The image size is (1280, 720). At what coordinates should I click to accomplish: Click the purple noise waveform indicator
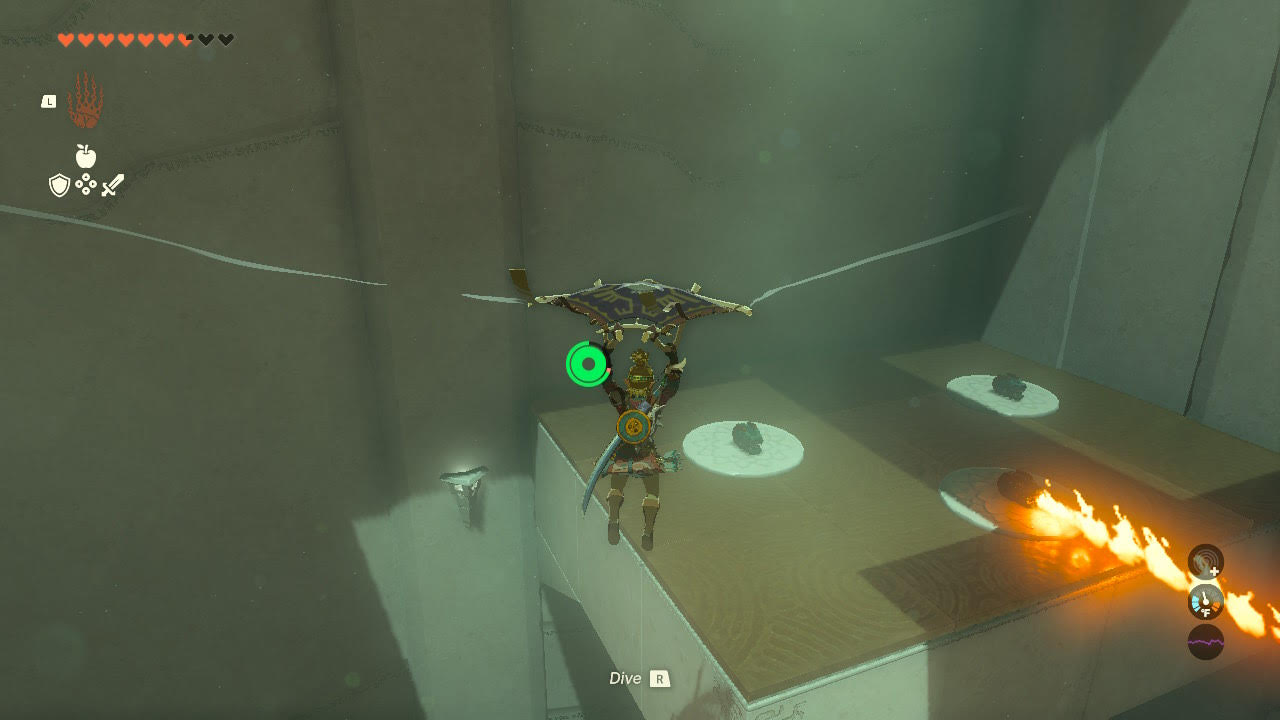(x=1206, y=642)
